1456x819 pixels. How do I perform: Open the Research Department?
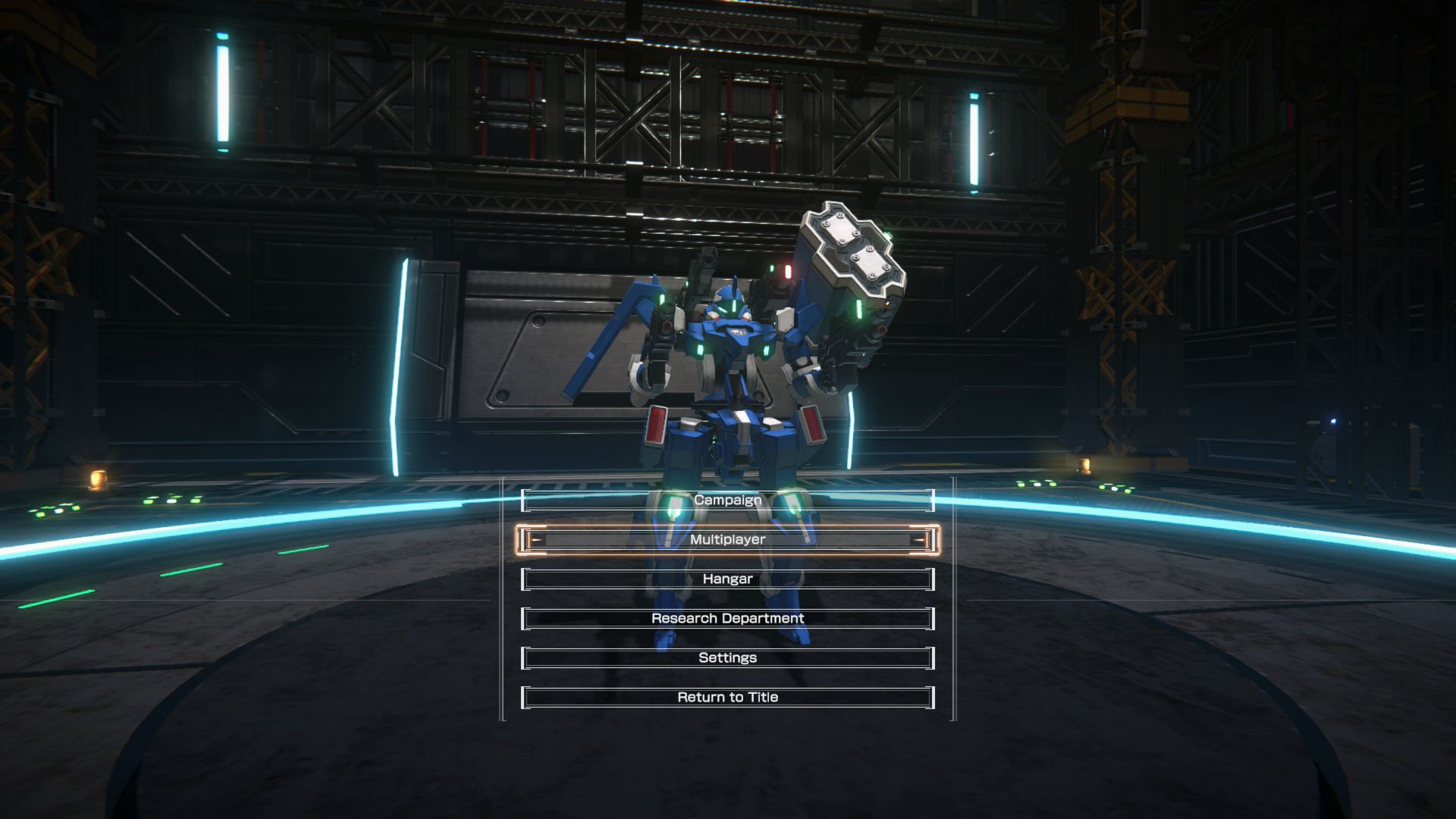[726, 618]
